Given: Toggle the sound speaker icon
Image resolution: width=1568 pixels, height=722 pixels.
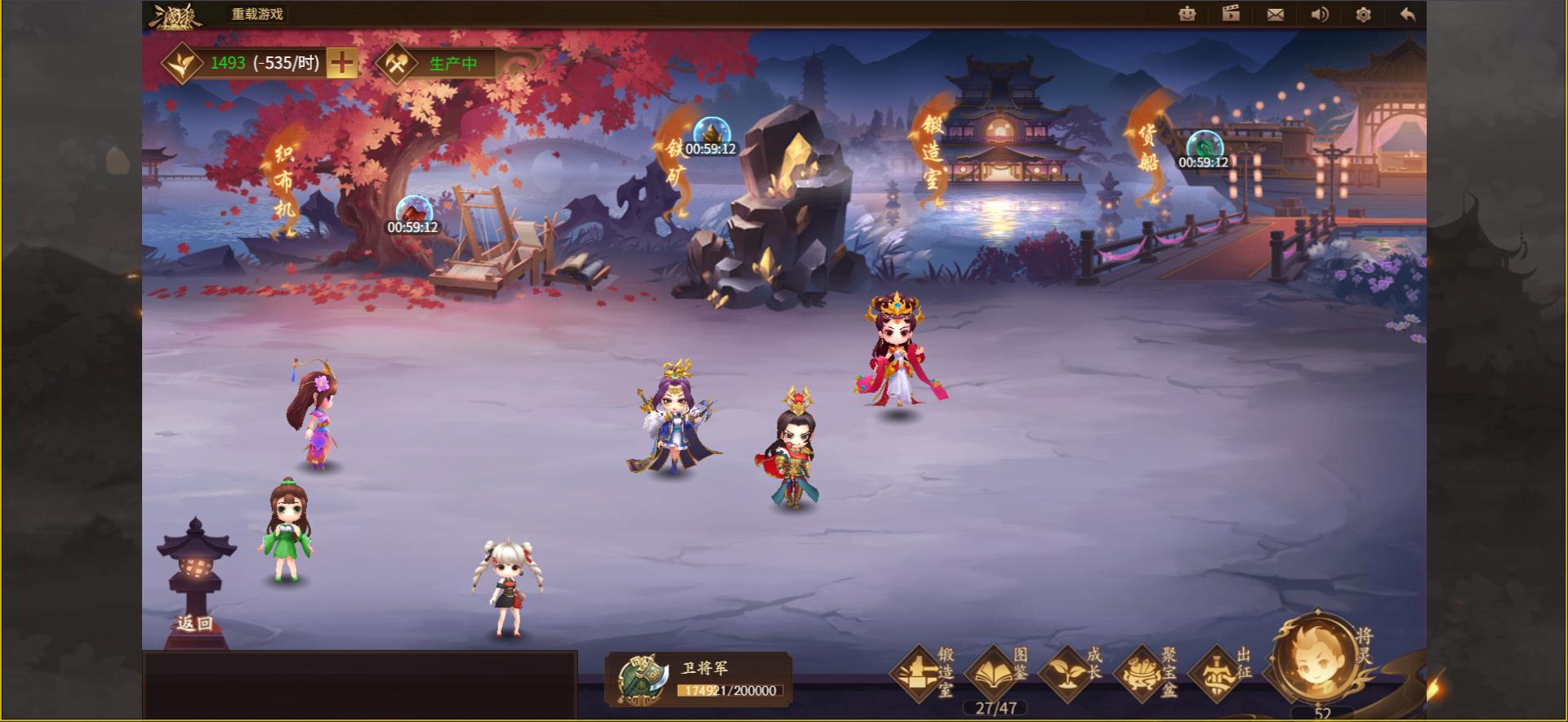Looking at the screenshot, I should pos(1319,14).
